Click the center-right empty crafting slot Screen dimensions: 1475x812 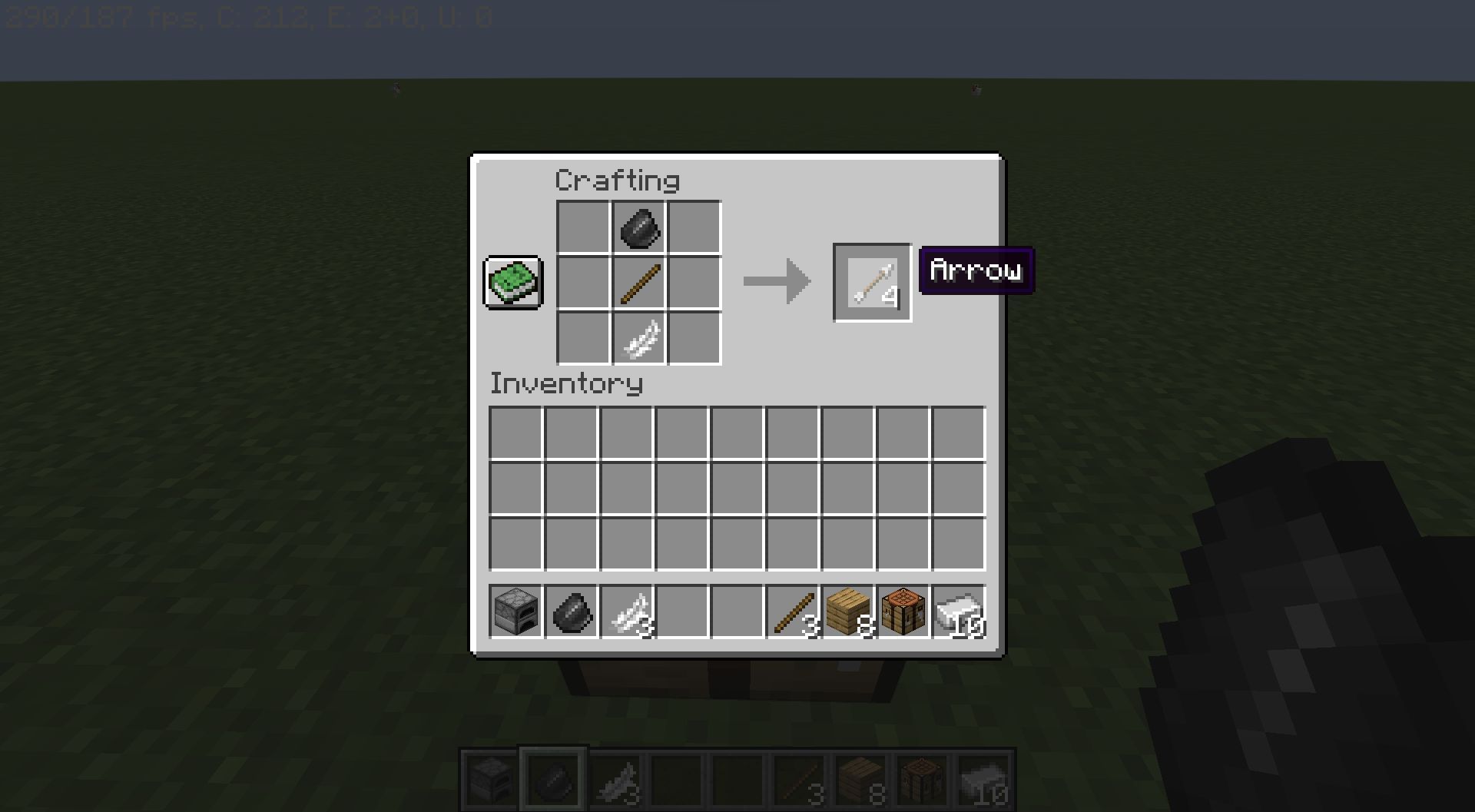pyautogui.click(x=694, y=281)
